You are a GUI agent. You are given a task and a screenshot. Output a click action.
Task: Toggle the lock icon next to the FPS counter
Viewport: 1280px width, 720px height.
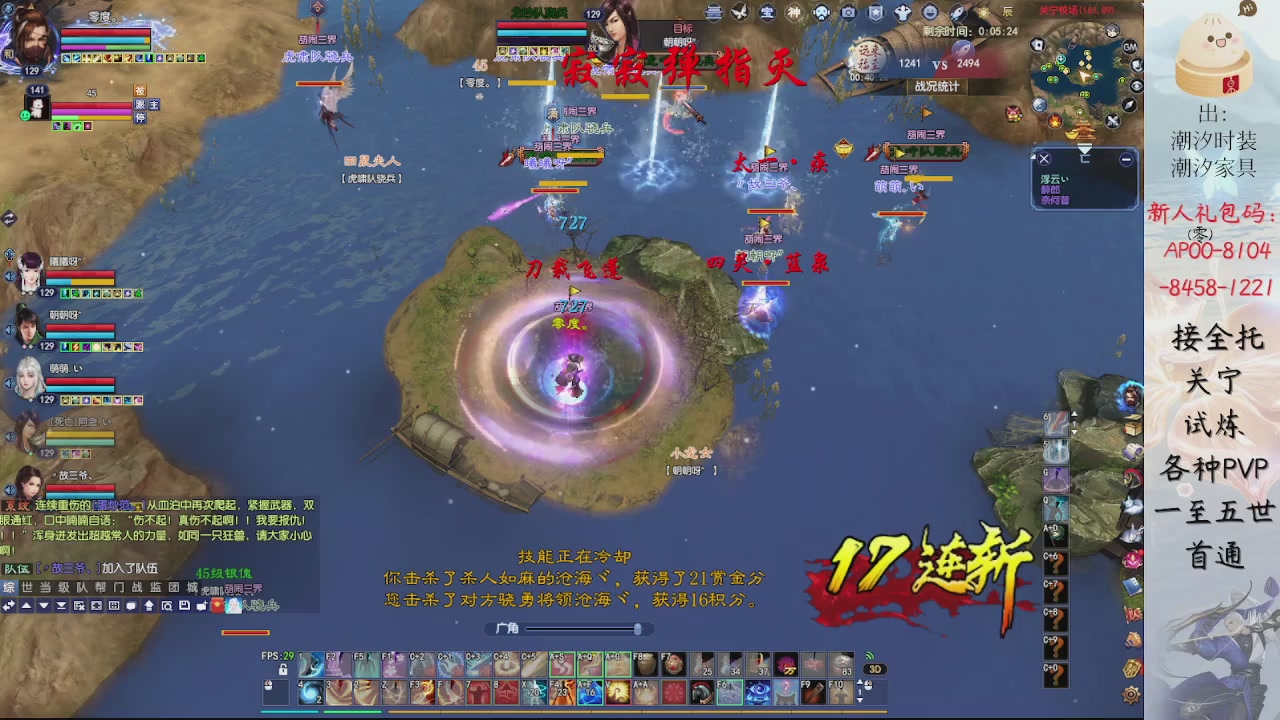click(283, 670)
